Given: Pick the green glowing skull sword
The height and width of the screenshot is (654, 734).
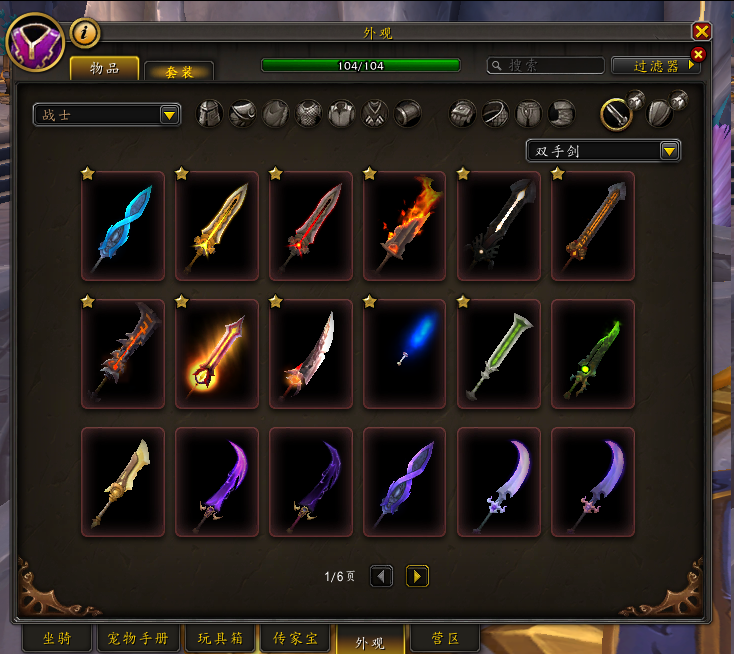Looking at the screenshot, I should point(593,354).
